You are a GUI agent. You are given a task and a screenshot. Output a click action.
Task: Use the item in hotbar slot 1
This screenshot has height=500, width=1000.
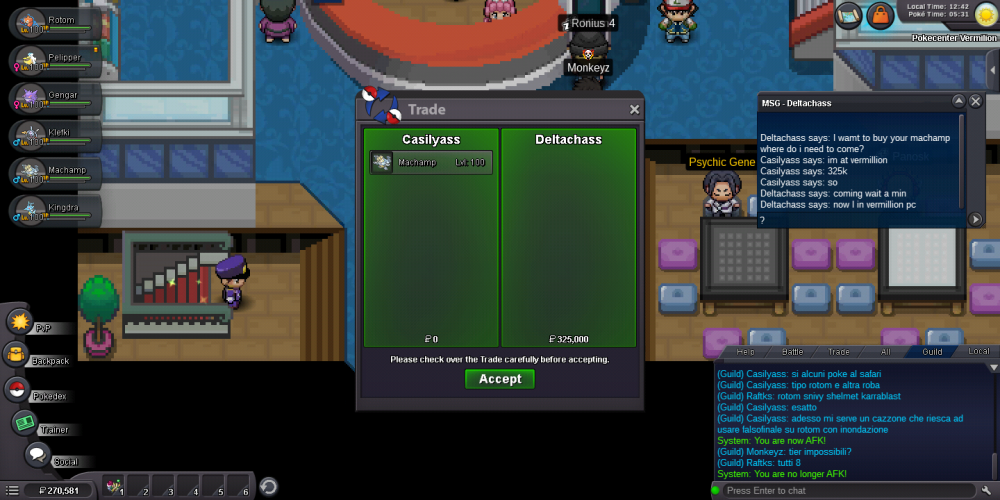[114, 488]
